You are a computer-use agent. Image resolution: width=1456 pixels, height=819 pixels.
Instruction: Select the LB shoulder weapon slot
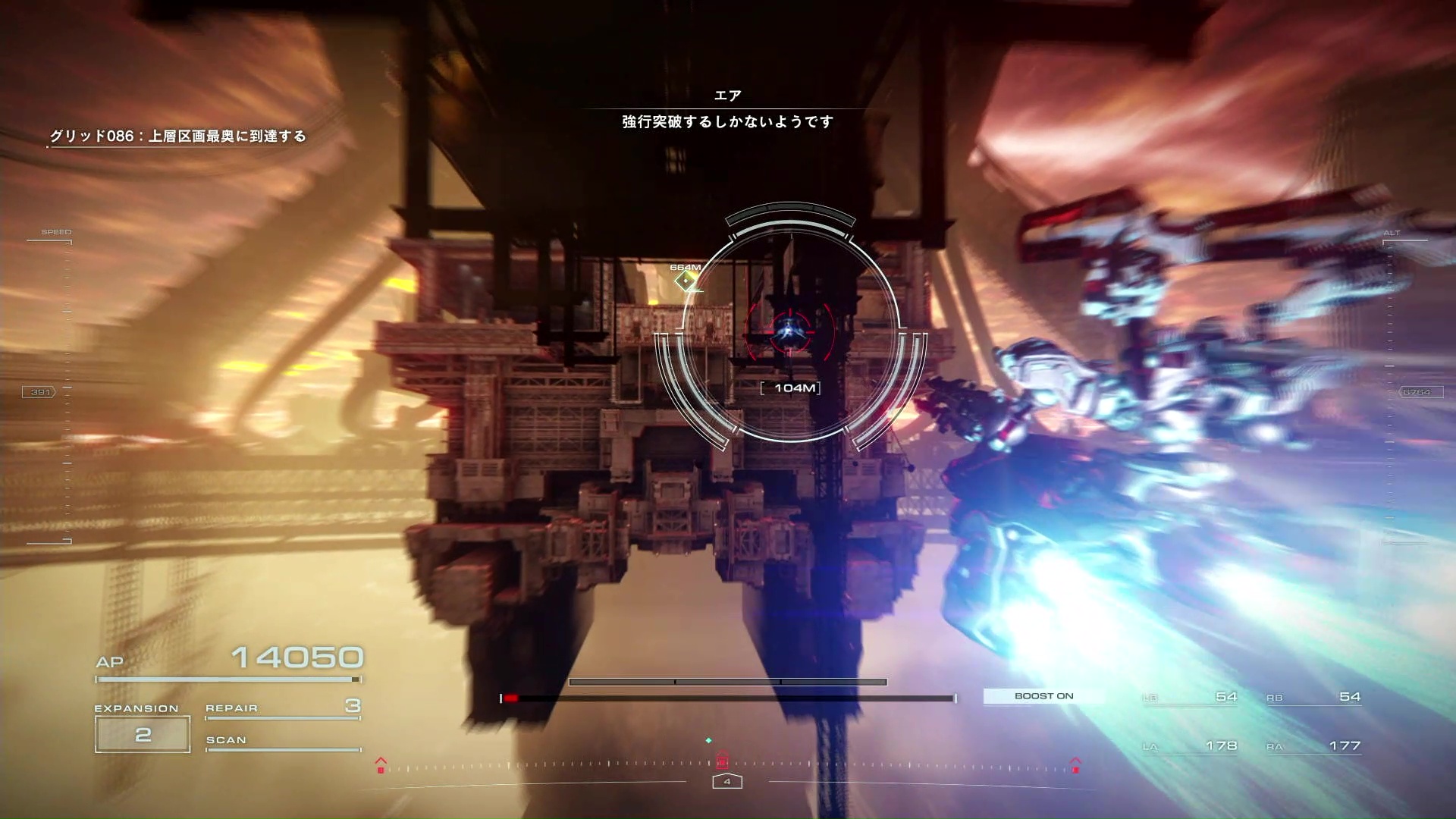click(1190, 698)
